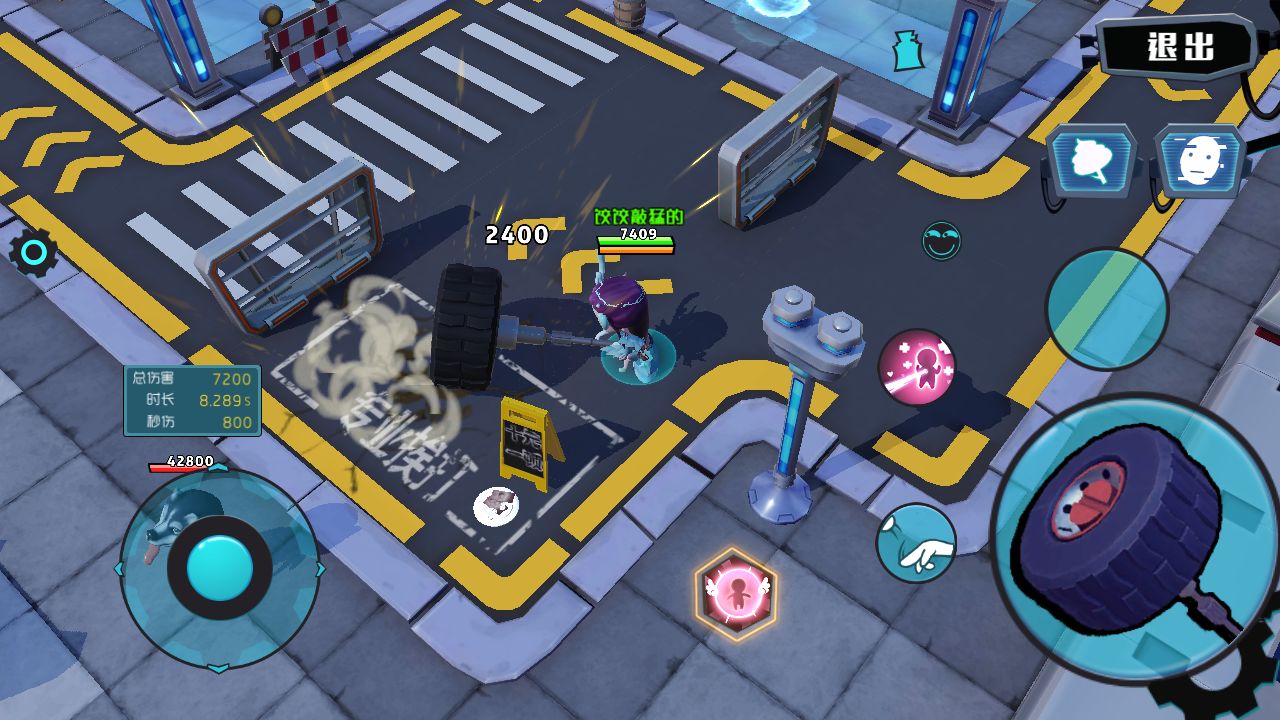Open the white face emote button

[1201, 160]
